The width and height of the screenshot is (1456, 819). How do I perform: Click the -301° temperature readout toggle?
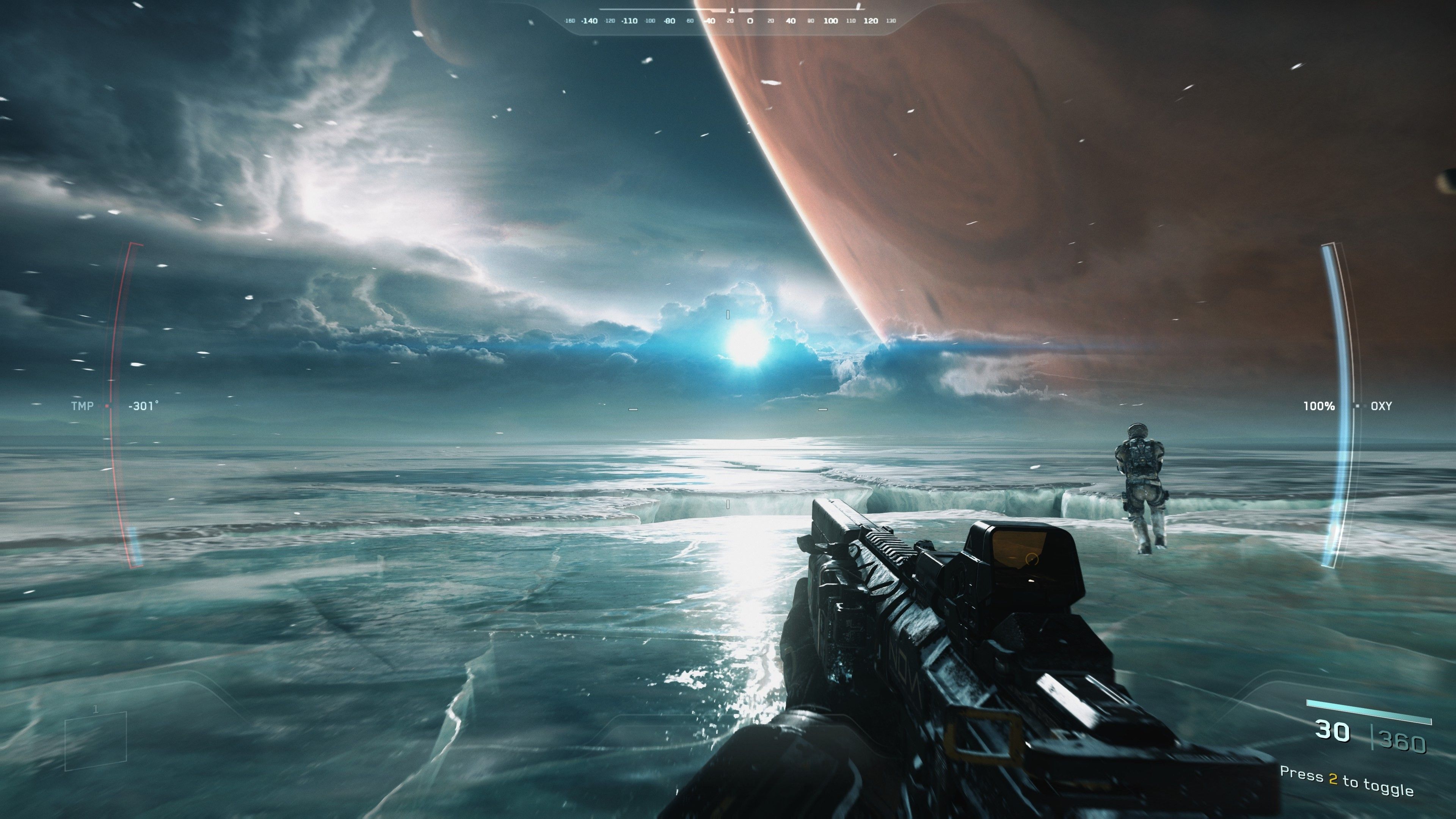[x=143, y=405]
